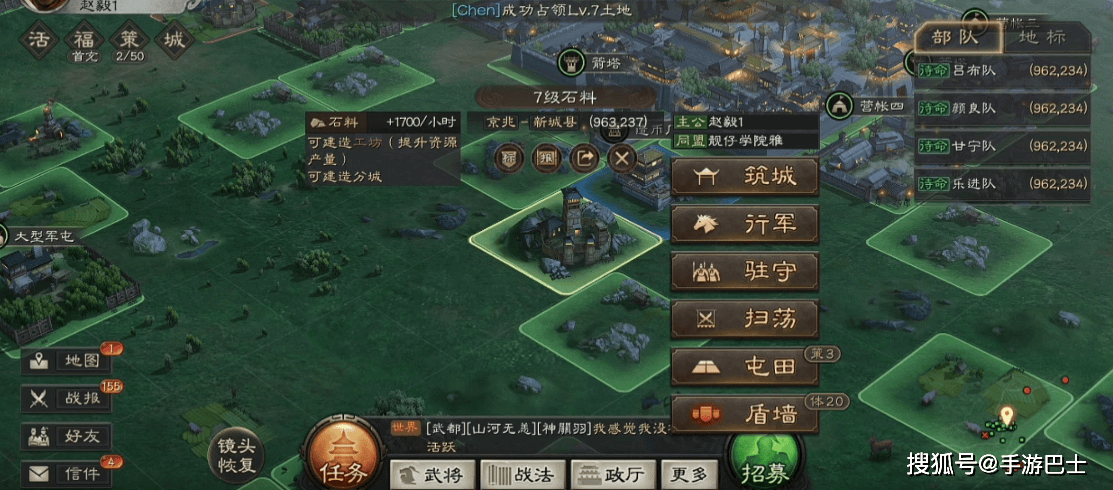Switch to the 地标 landmarks tab
The height and width of the screenshot is (490, 1113).
tap(1041, 37)
